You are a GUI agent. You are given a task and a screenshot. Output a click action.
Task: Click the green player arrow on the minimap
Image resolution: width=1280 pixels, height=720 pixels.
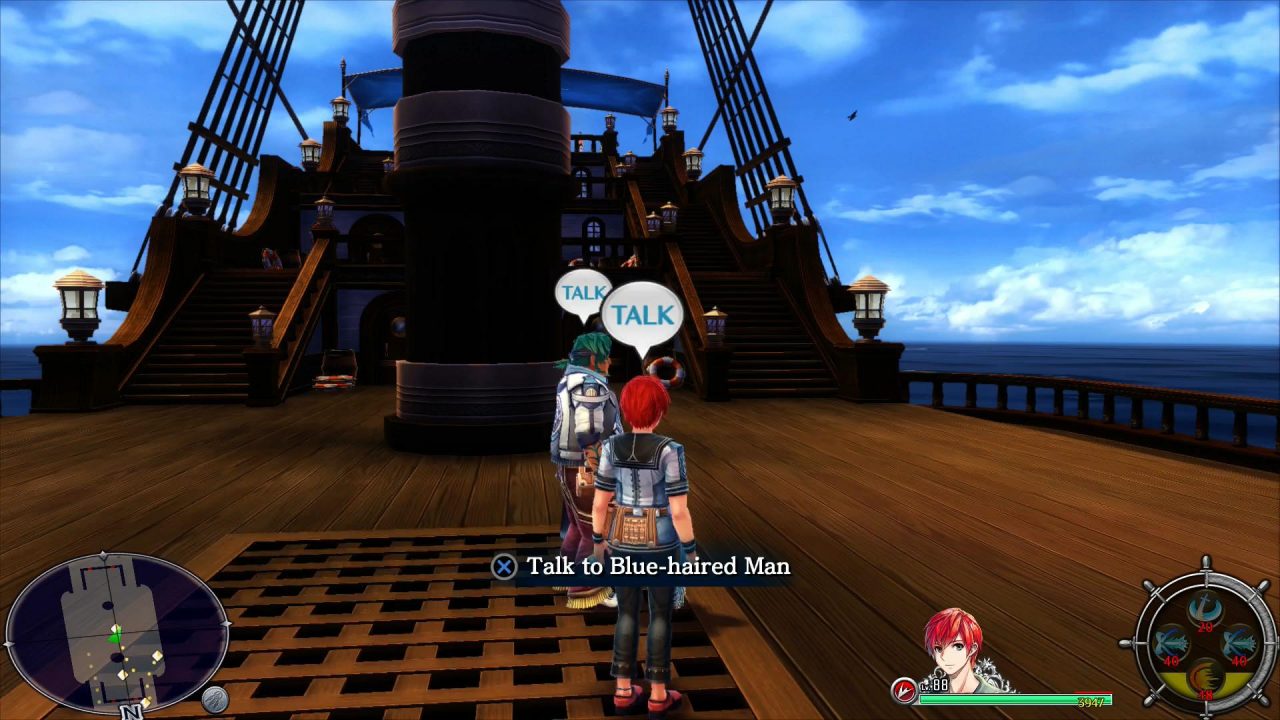point(114,637)
